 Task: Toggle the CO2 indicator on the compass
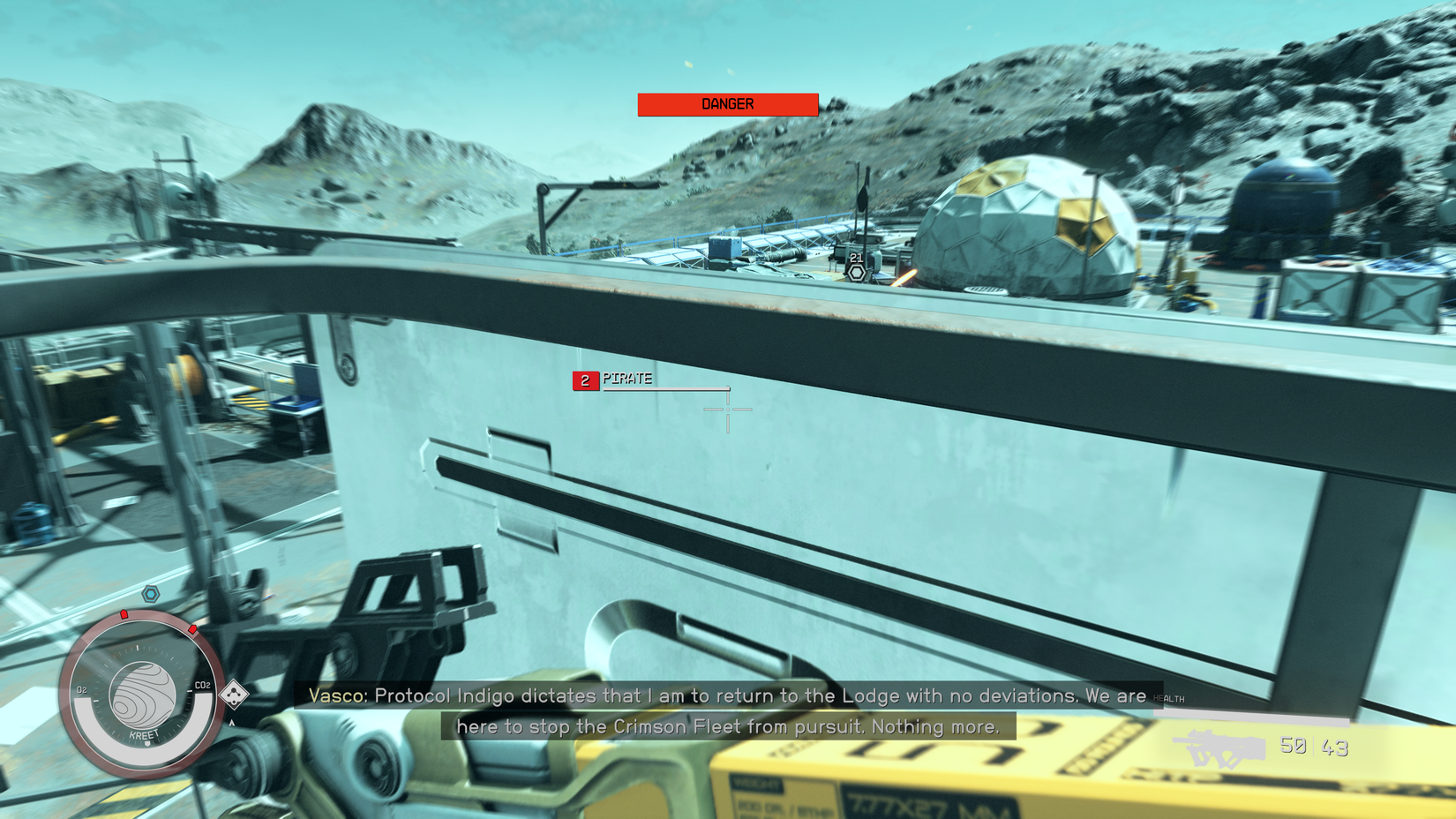click(202, 684)
